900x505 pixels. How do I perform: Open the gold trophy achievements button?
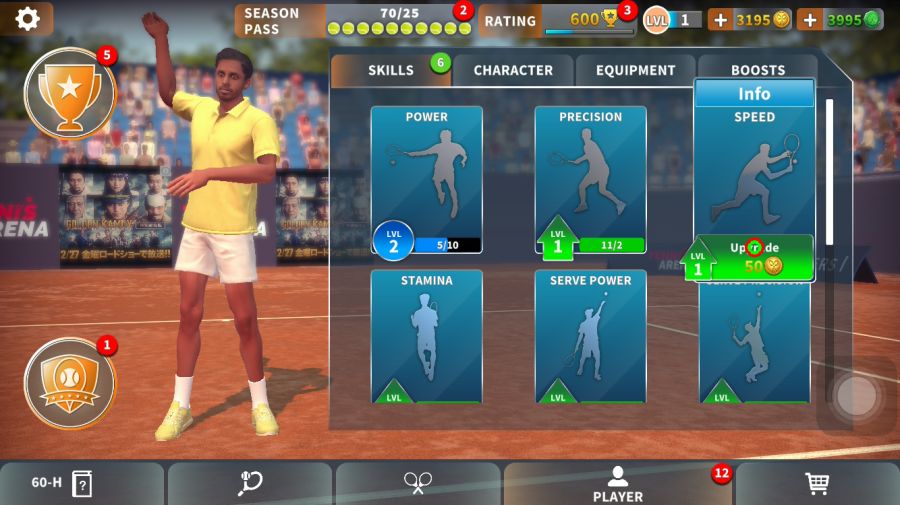[69, 93]
